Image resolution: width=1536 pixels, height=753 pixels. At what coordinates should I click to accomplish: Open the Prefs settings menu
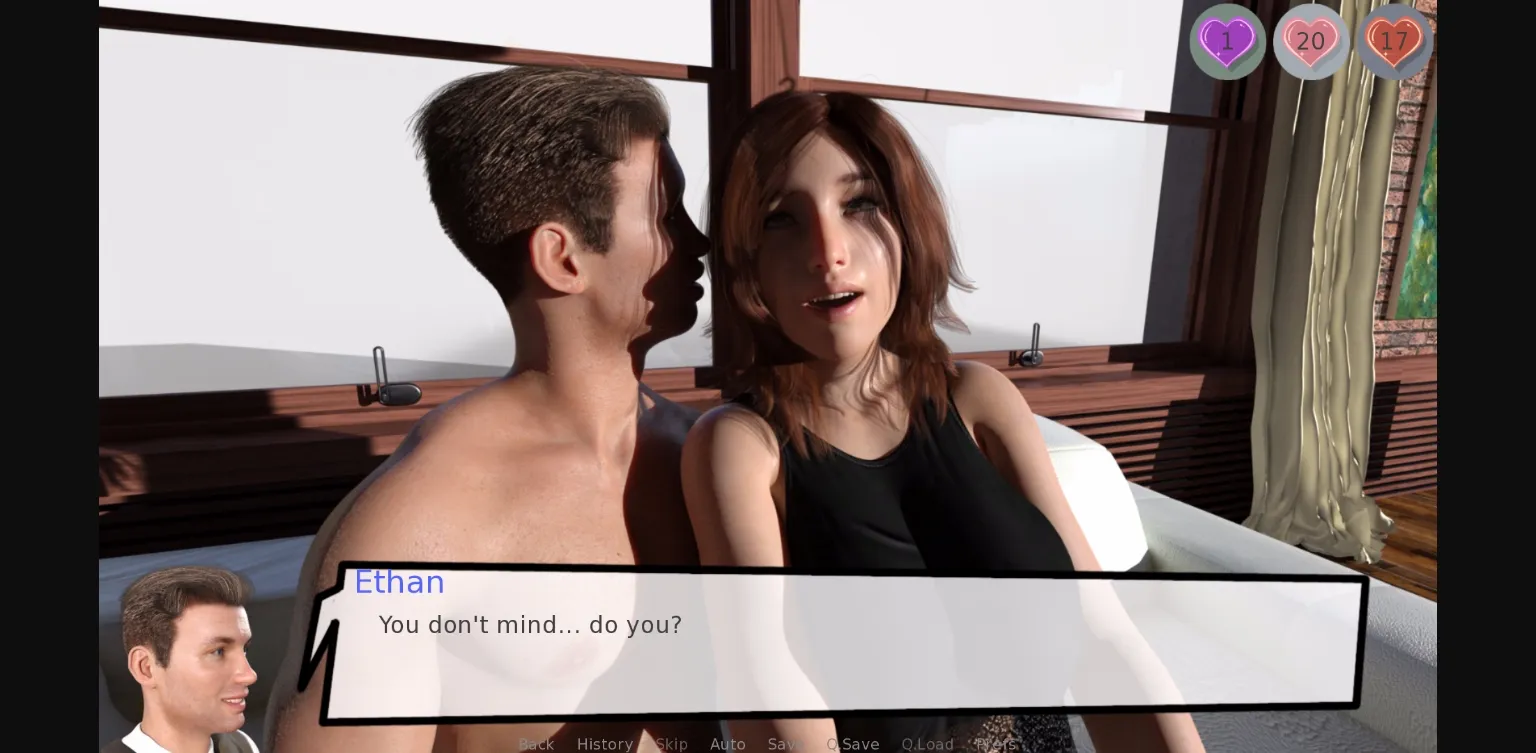995,744
